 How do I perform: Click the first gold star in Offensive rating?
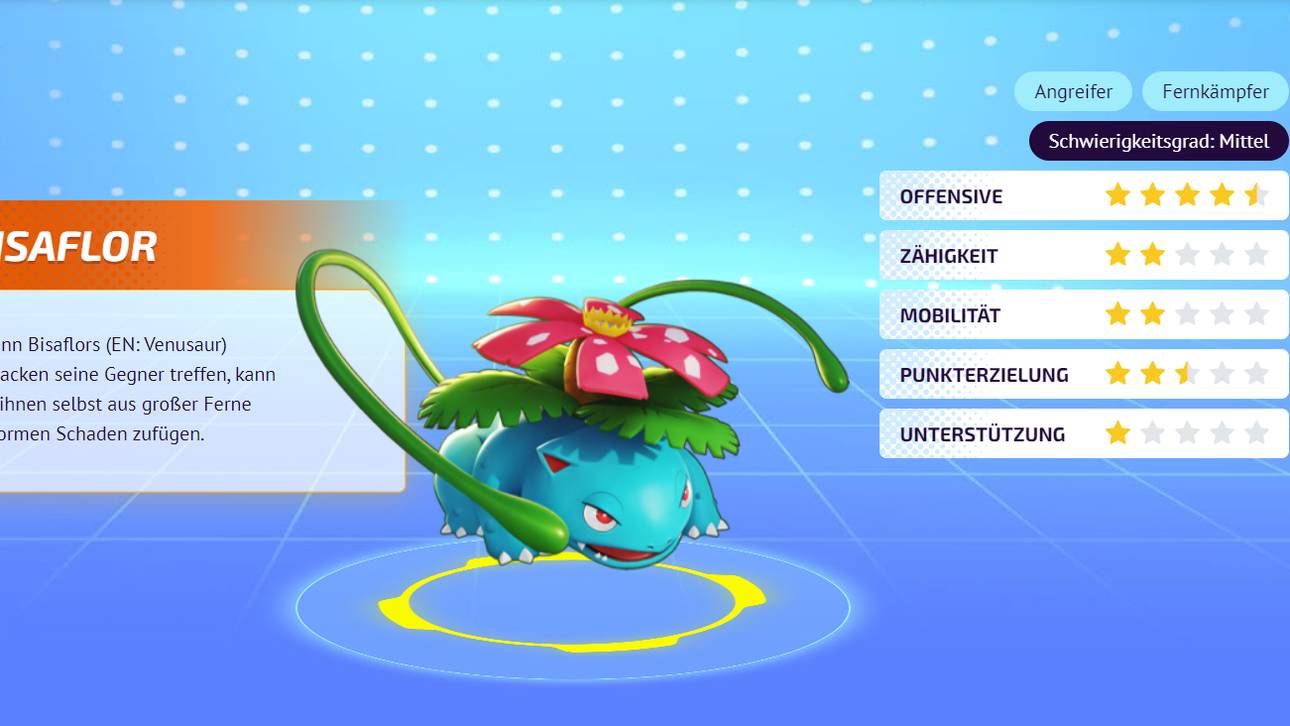(x=1117, y=195)
